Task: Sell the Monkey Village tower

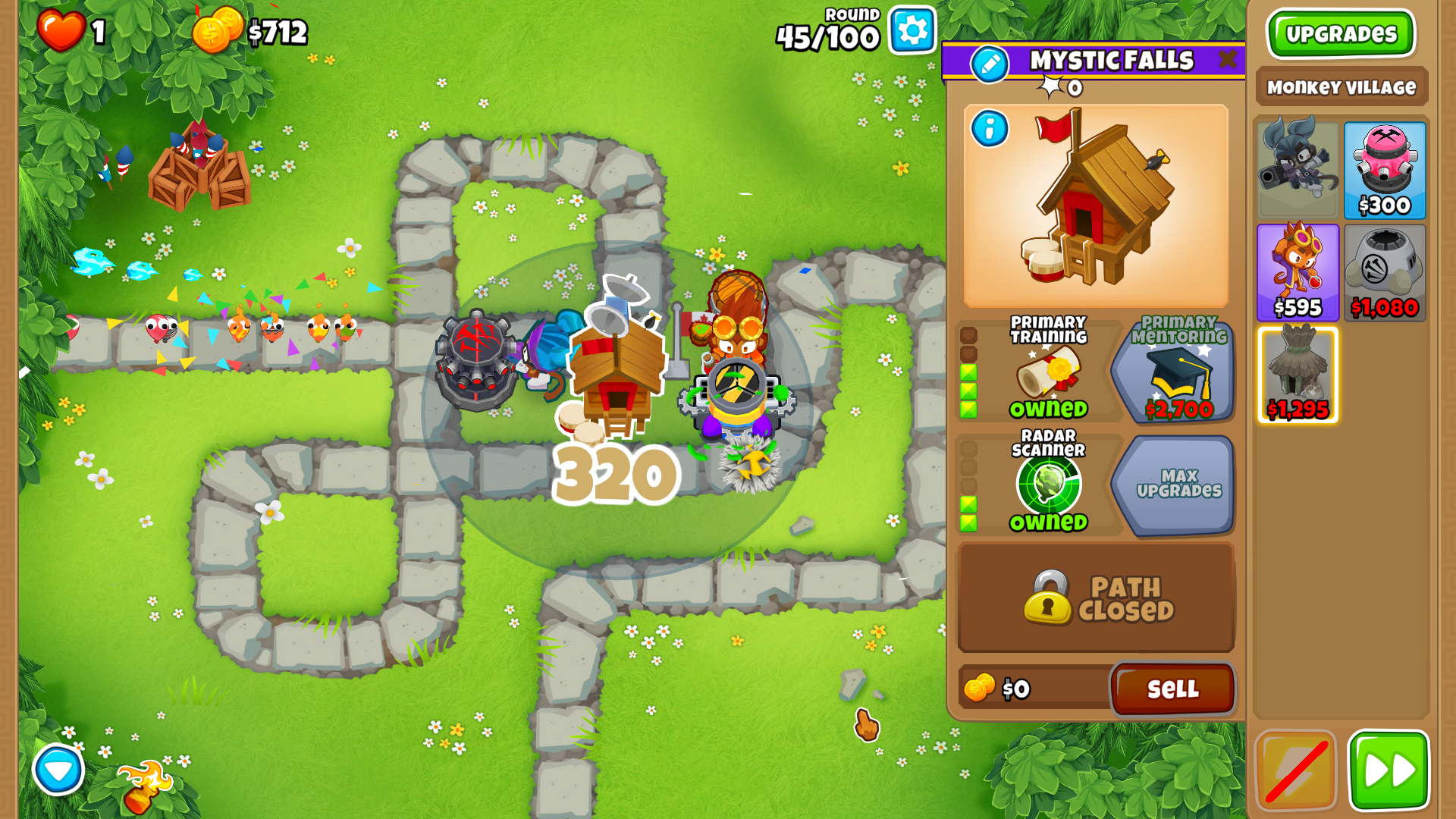Action: (1172, 689)
